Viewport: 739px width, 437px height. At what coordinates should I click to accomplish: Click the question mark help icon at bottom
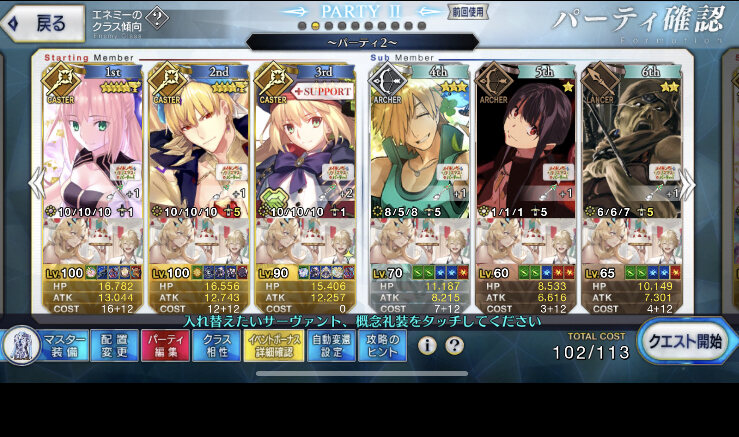(455, 346)
